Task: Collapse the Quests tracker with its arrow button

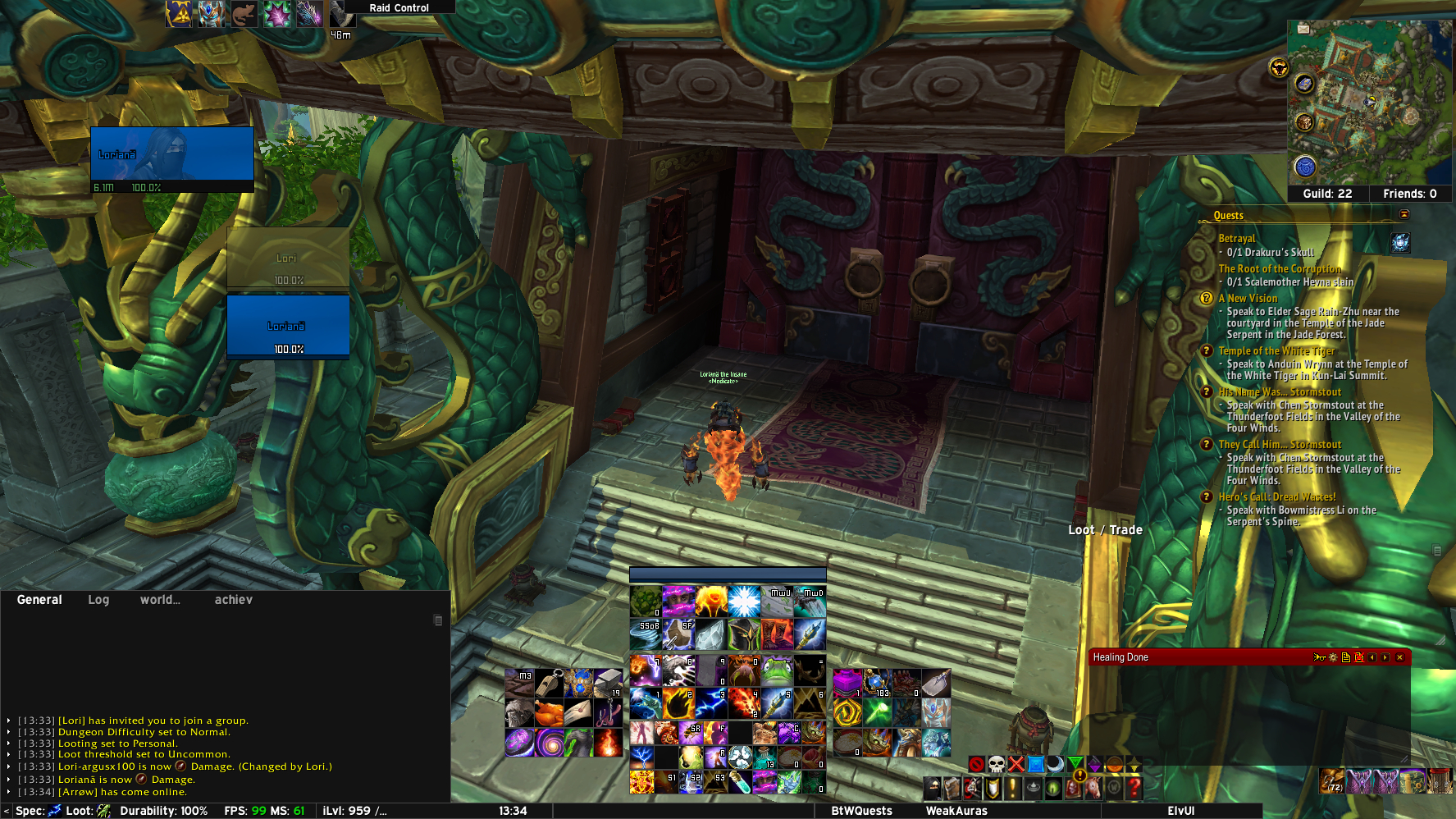Action: (x=1404, y=215)
